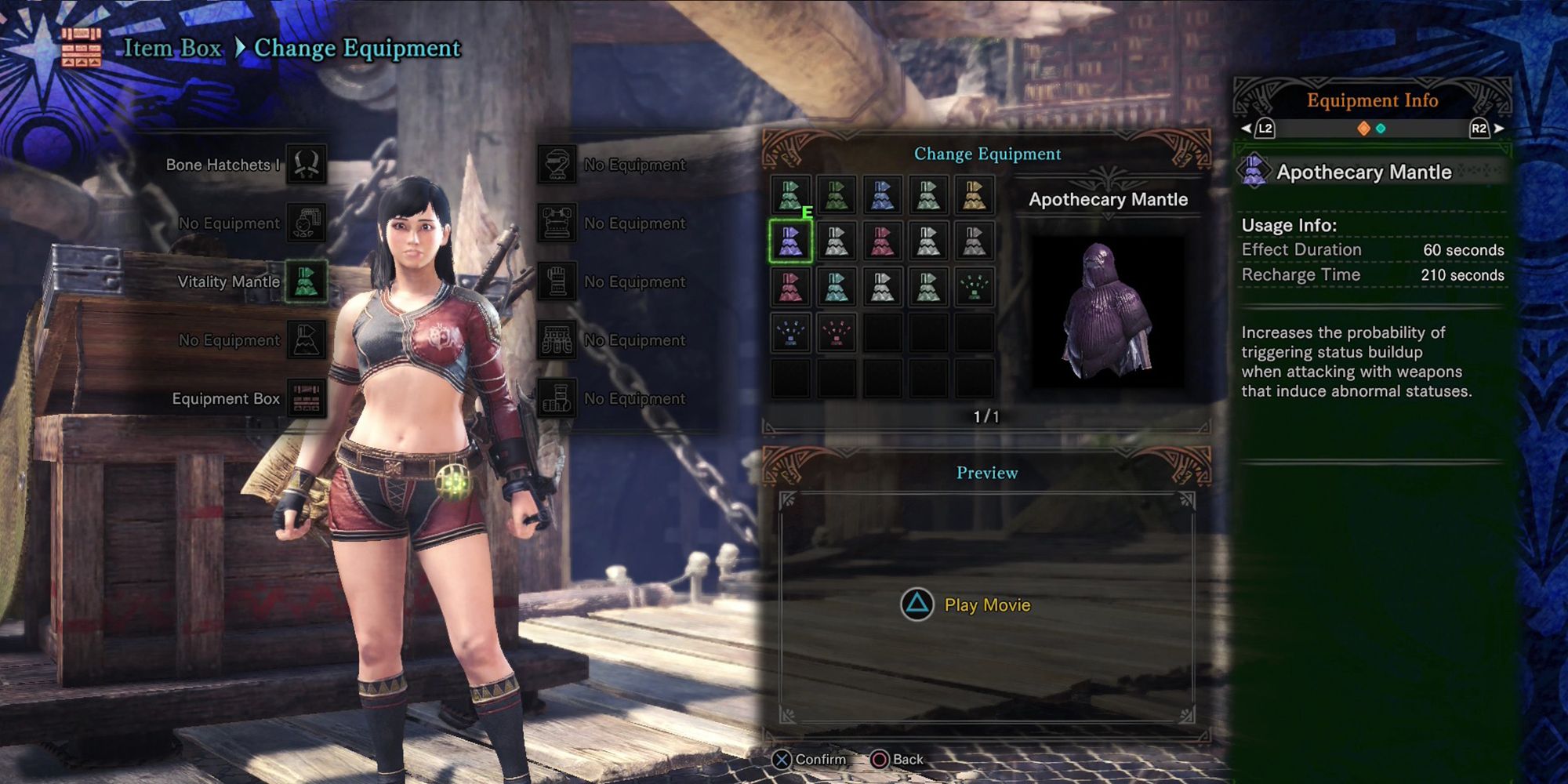The width and height of the screenshot is (1568, 784).
Task: Select the highlighted purple Apothecary Mantle
Action: [x=790, y=241]
